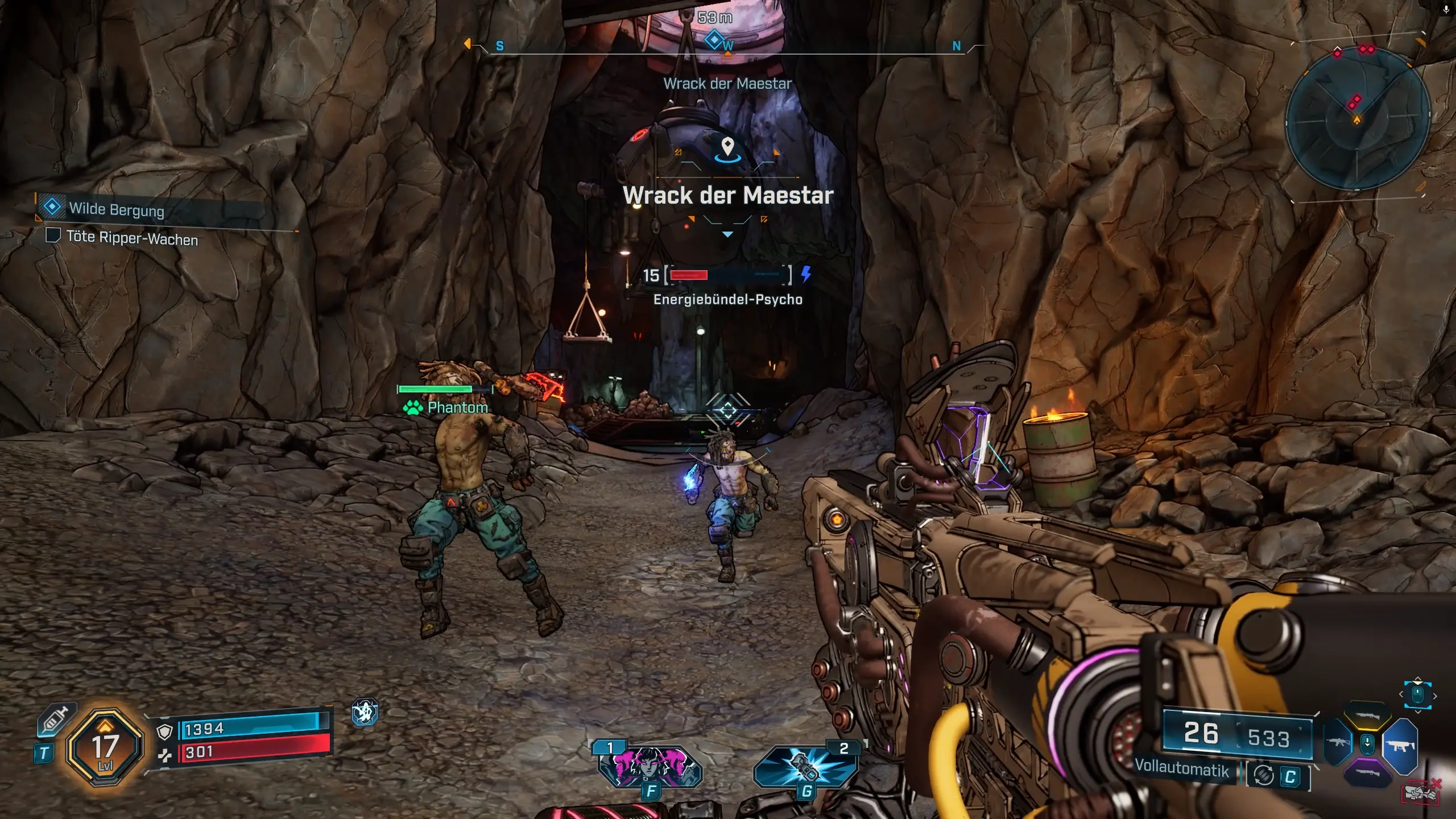Click the microphone indicator in the corner
Image resolution: width=1456 pixels, height=819 pixels.
click(x=1446, y=9)
